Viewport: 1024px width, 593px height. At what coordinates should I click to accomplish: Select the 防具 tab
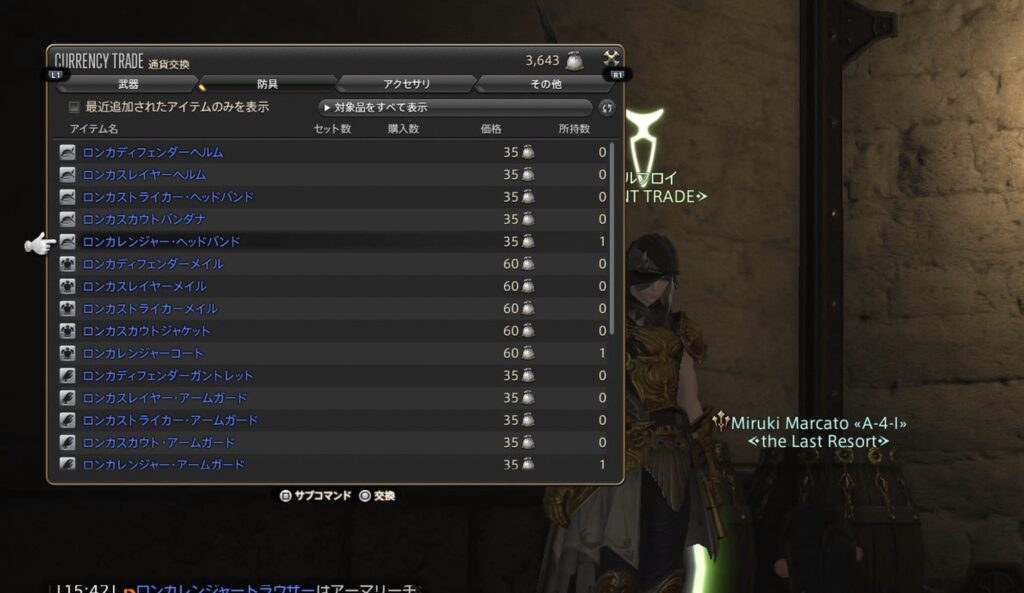267,84
